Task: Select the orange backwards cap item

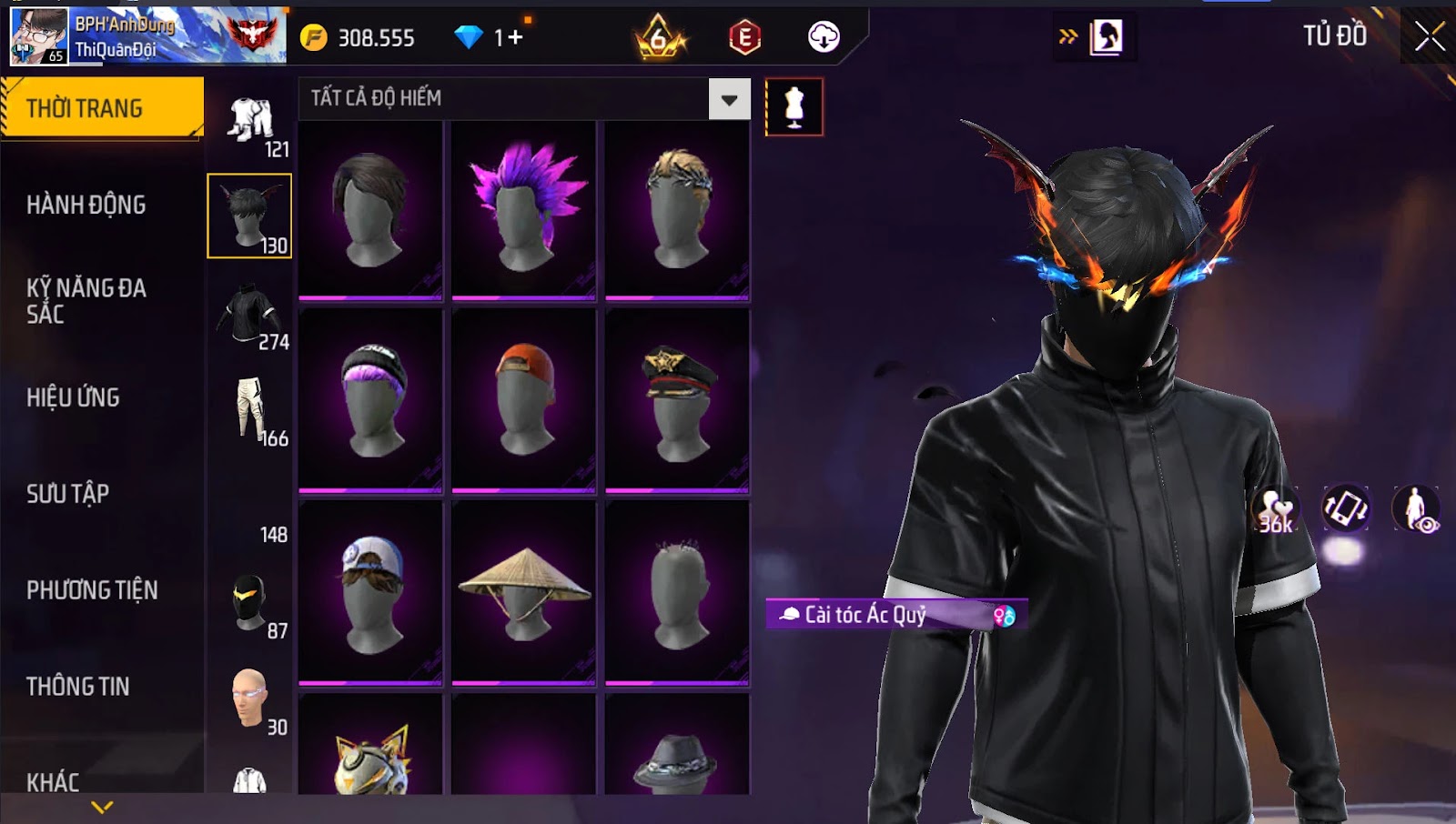Action: click(x=523, y=400)
